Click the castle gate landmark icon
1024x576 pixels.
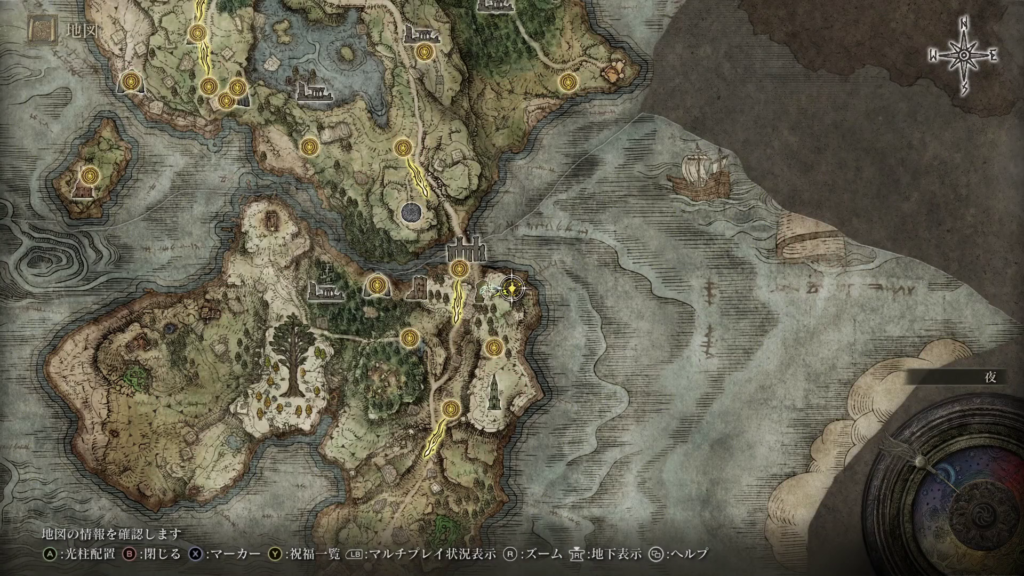tap(467, 246)
